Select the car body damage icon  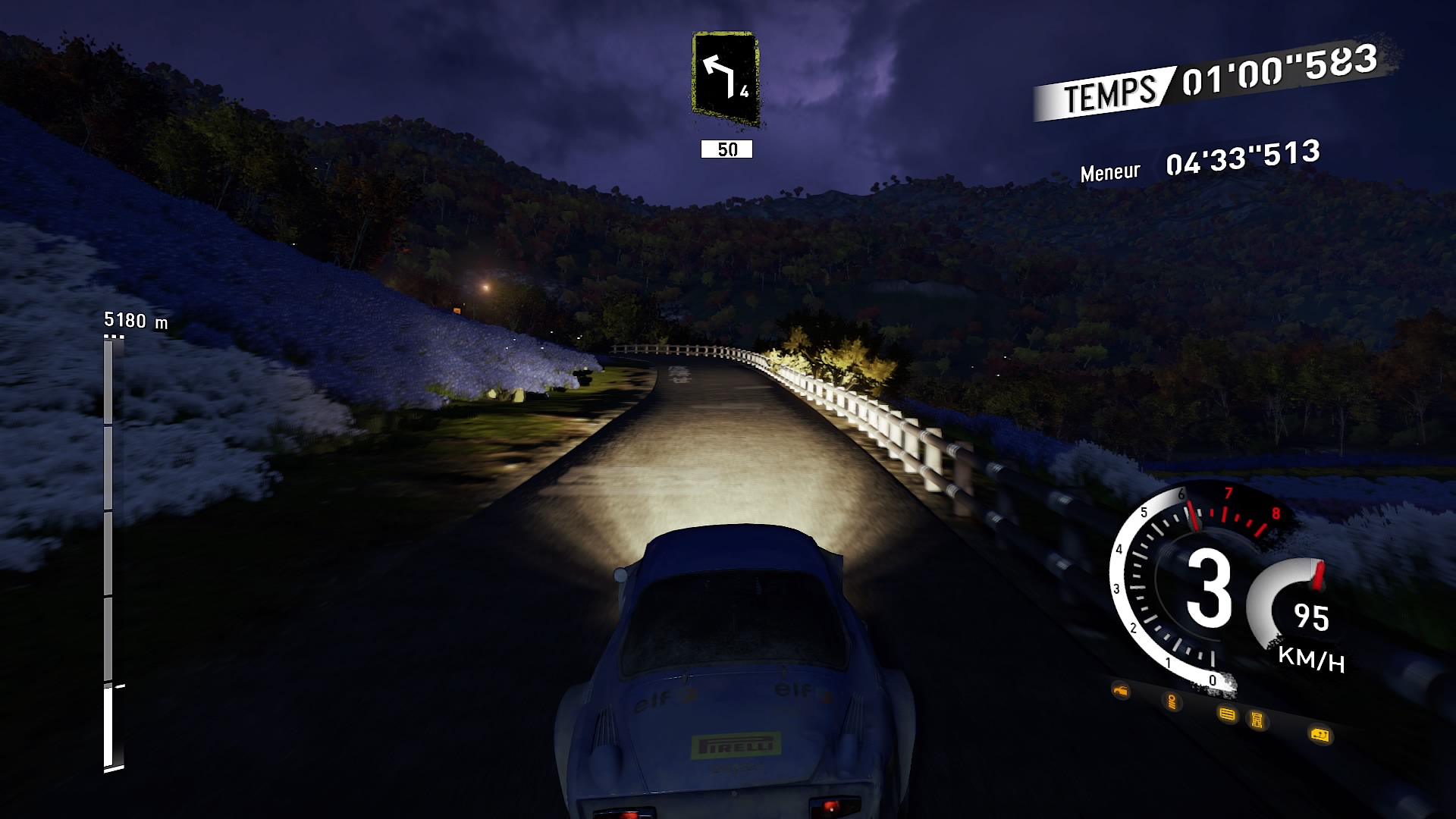point(1120,689)
